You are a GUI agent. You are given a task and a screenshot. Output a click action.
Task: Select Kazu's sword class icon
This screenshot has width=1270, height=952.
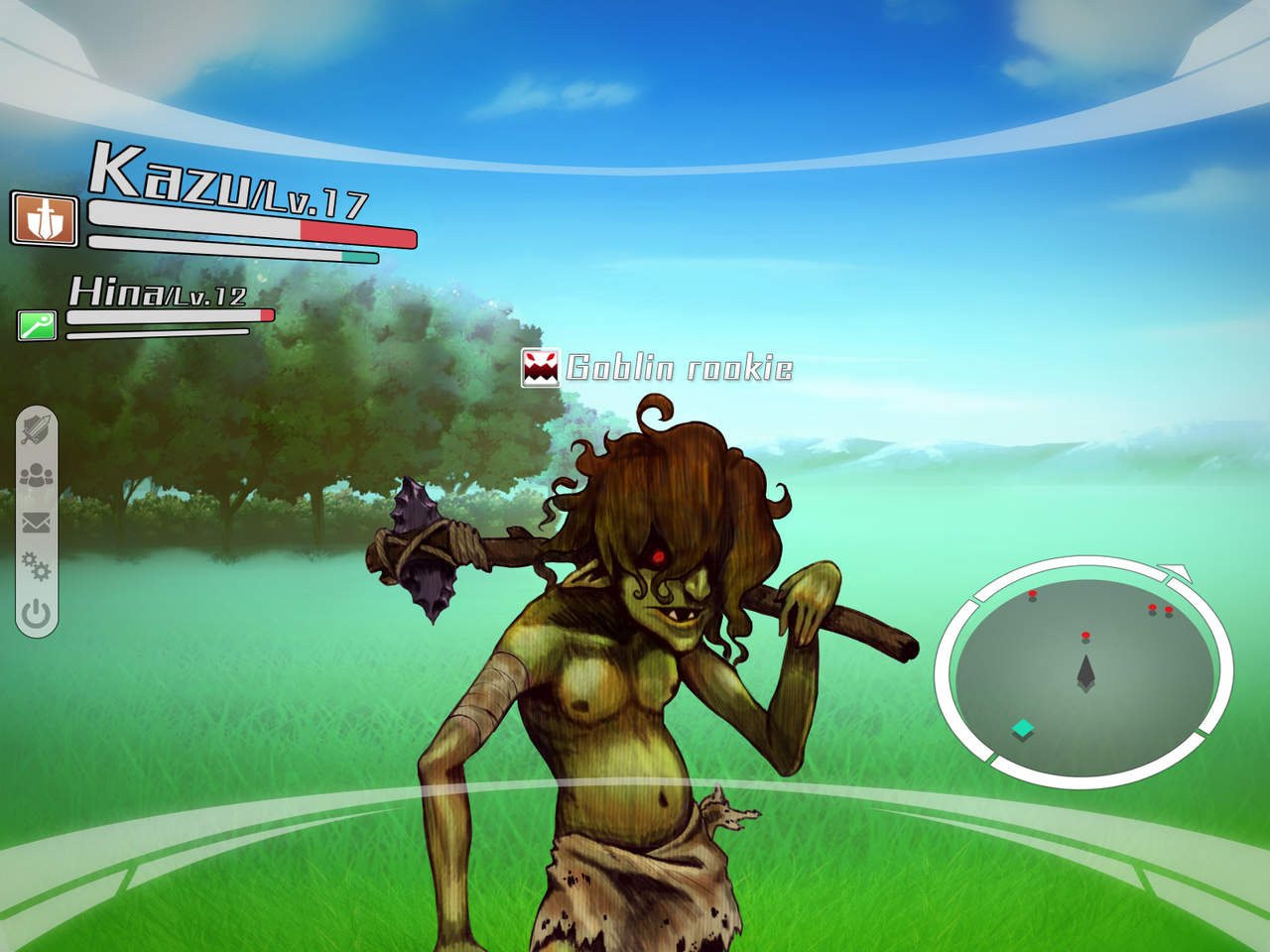coord(44,220)
